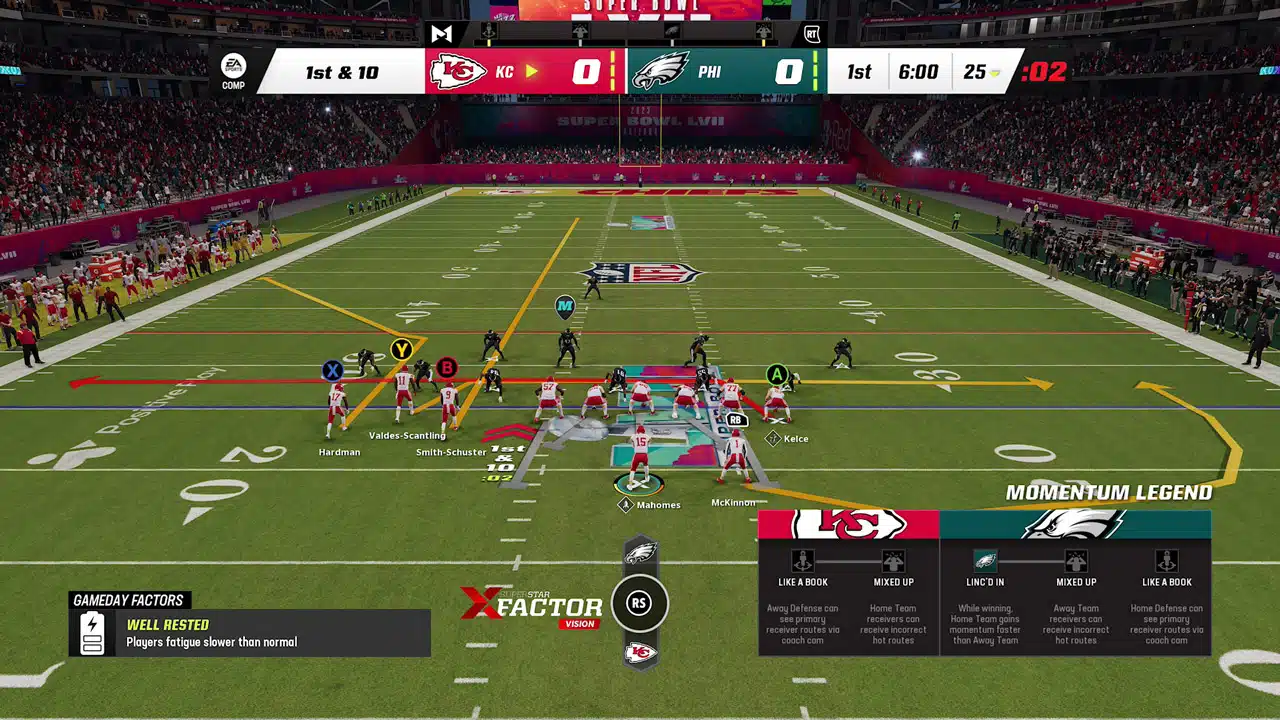The image size is (1280, 720).
Task: Select Chiefs' Like a Book momentum perk
Action: [802, 561]
